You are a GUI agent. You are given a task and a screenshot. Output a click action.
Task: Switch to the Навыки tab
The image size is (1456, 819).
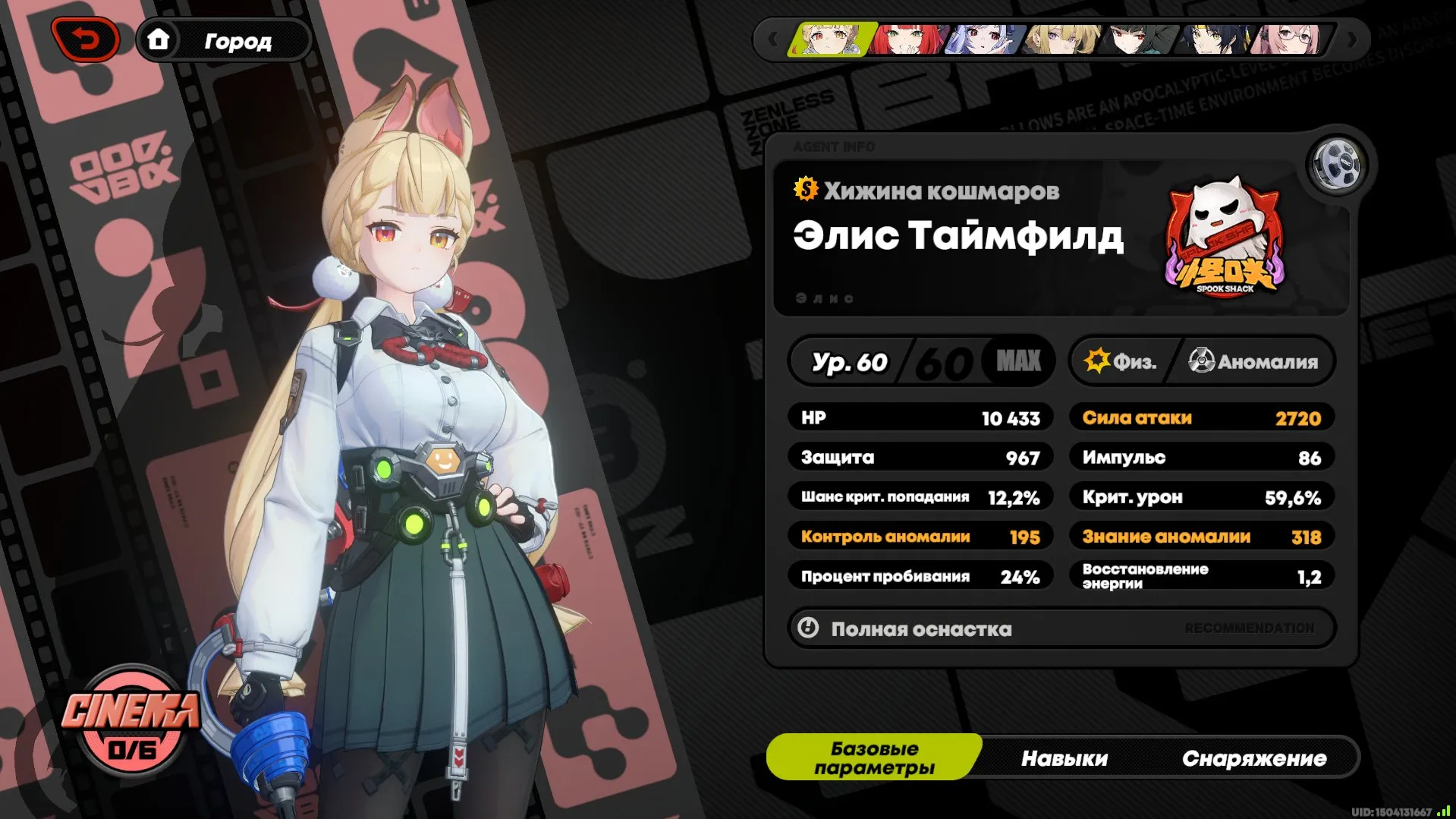point(1065,757)
